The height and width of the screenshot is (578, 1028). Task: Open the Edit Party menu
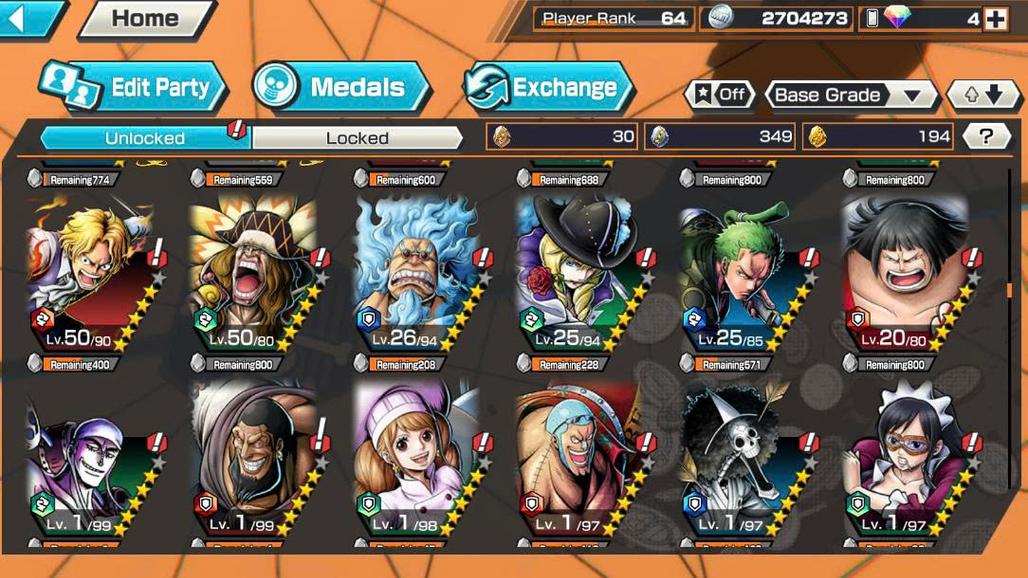135,87
